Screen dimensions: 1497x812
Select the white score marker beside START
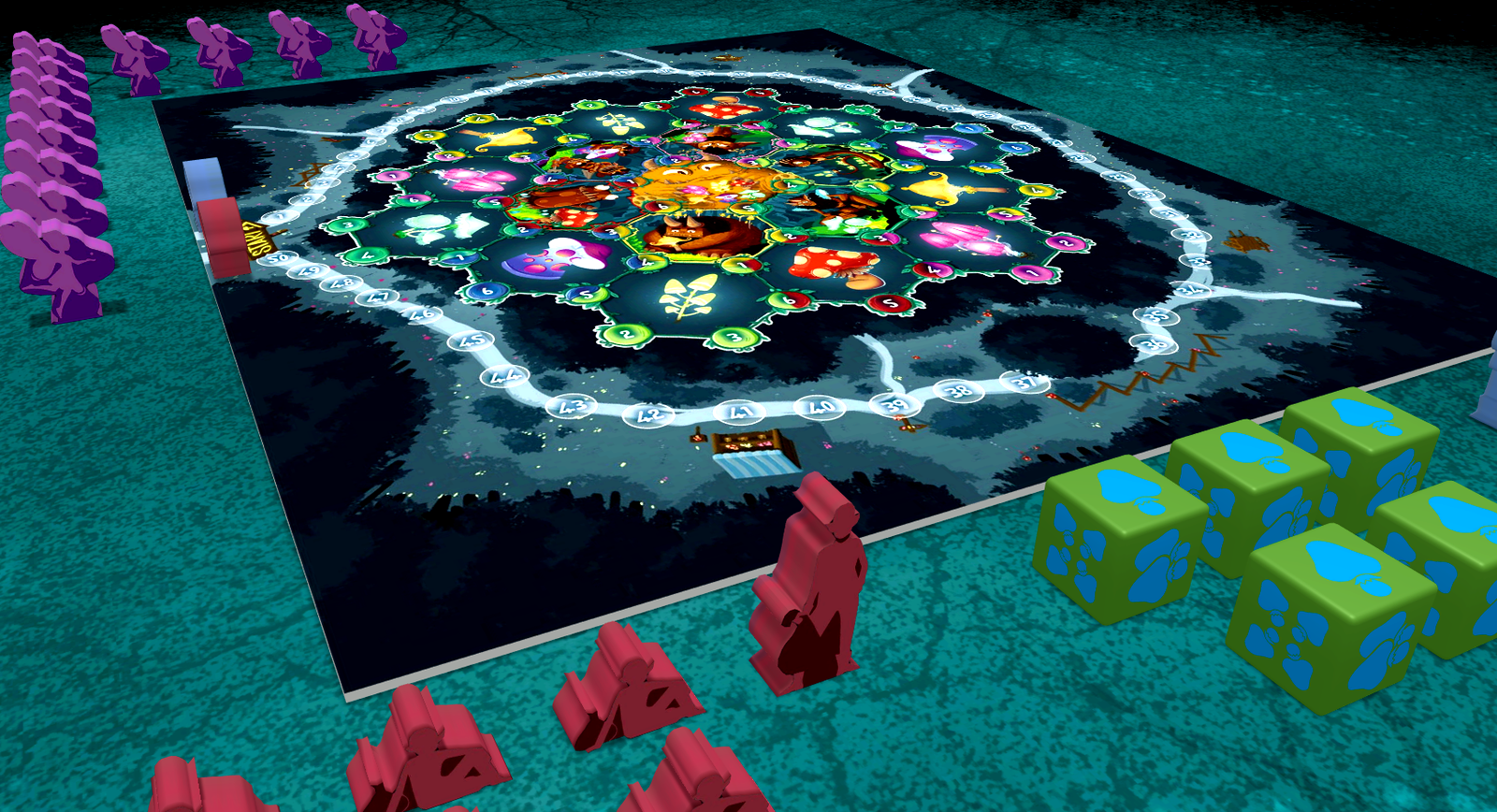pos(205,180)
